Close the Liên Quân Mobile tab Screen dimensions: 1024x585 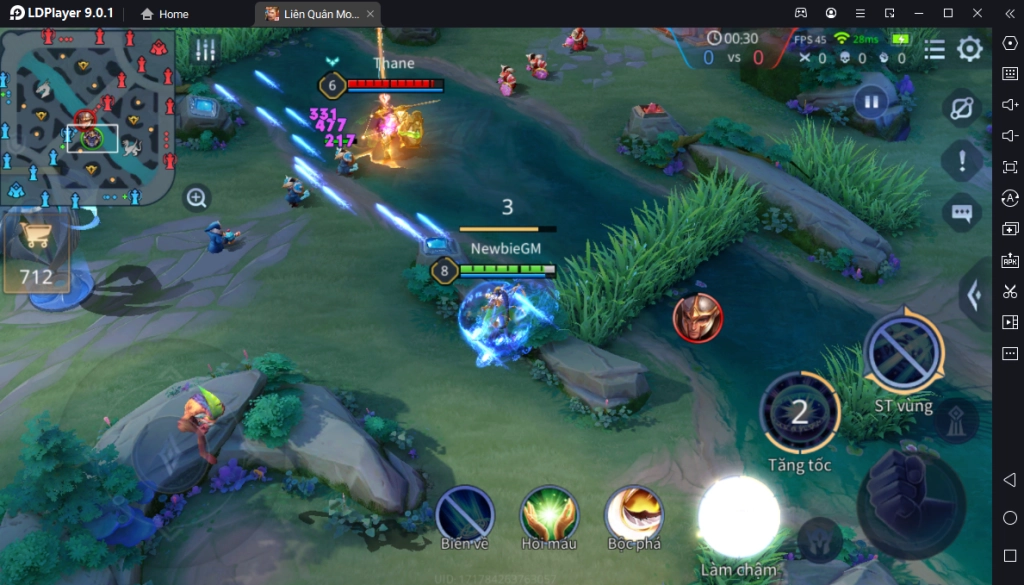[x=371, y=14]
